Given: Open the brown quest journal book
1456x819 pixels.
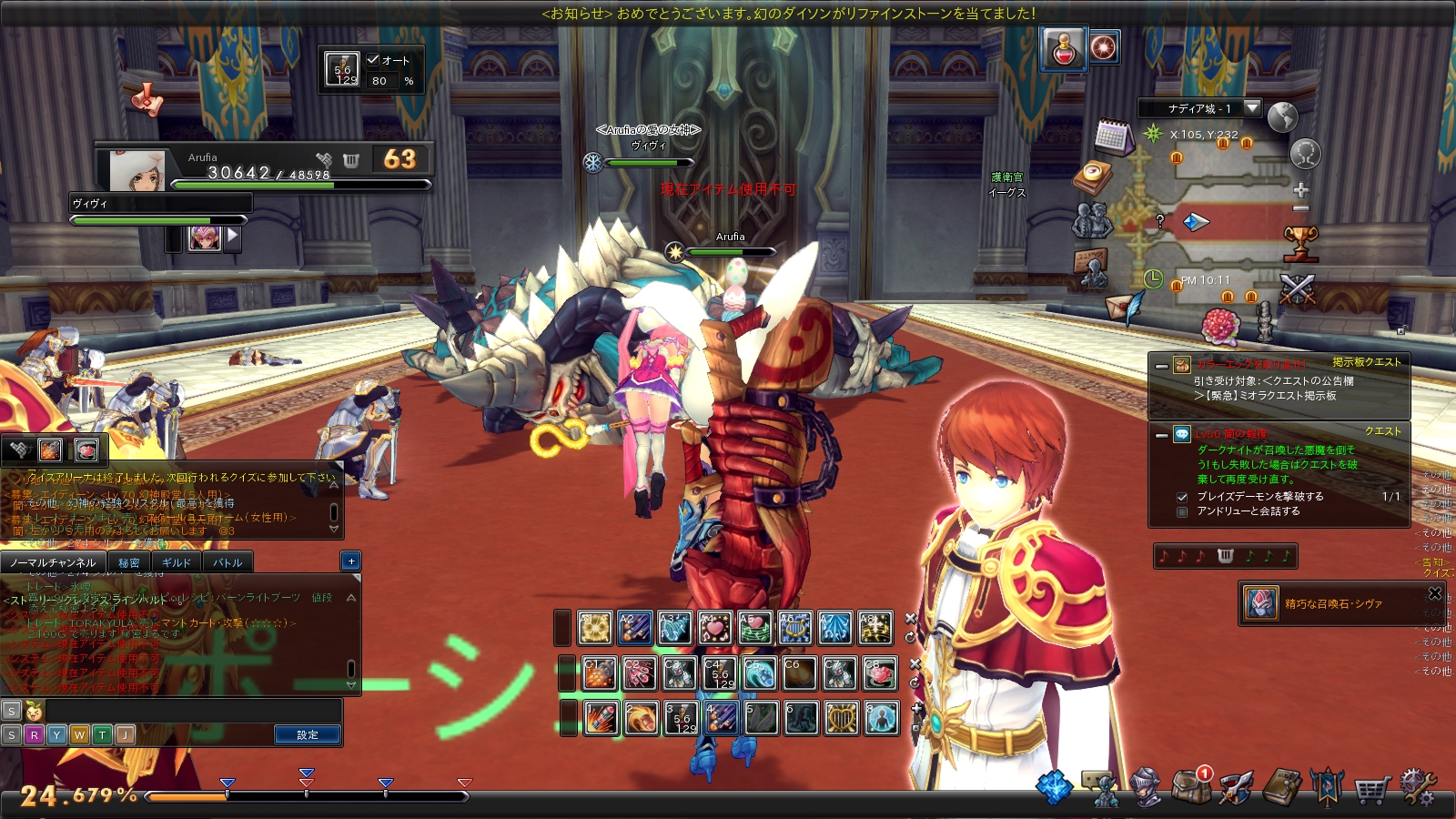Looking at the screenshot, I should point(1282,788).
